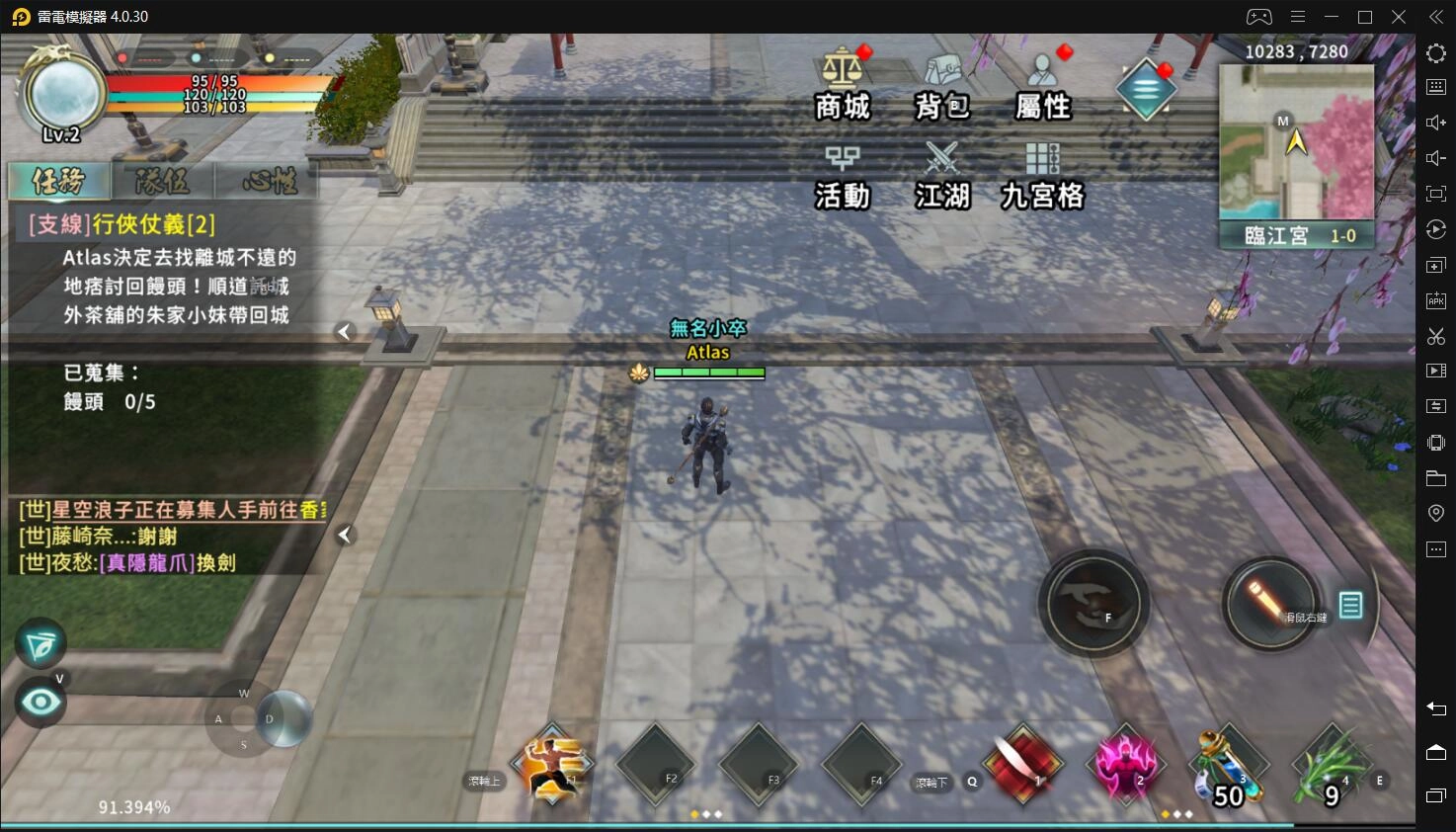The width and height of the screenshot is (1456, 832).
Task: Activate the pink aura skill in slot 2
Action: (x=1126, y=765)
